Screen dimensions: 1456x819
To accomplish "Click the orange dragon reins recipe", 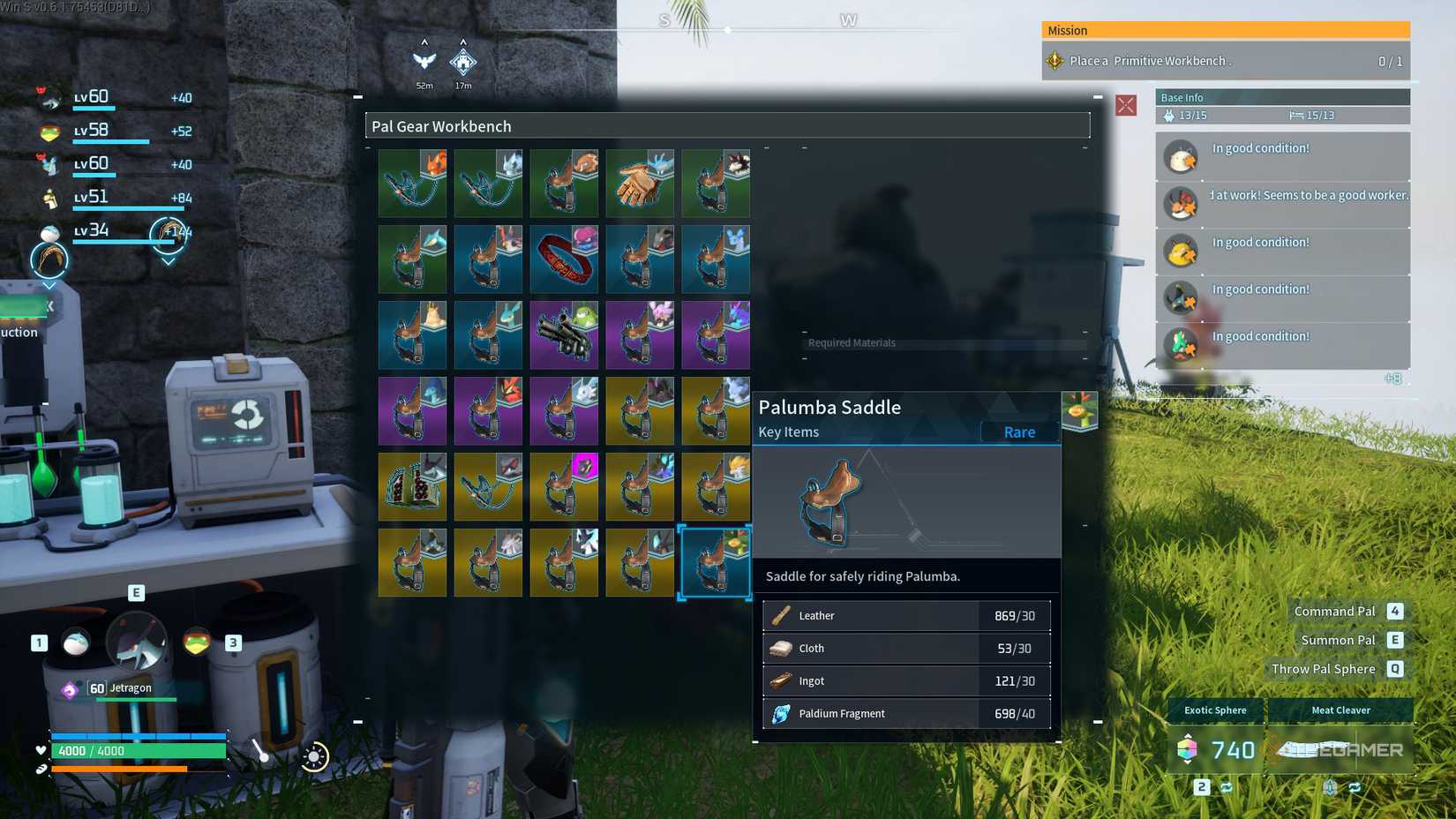I will pyautogui.click(x=412, y=183).
